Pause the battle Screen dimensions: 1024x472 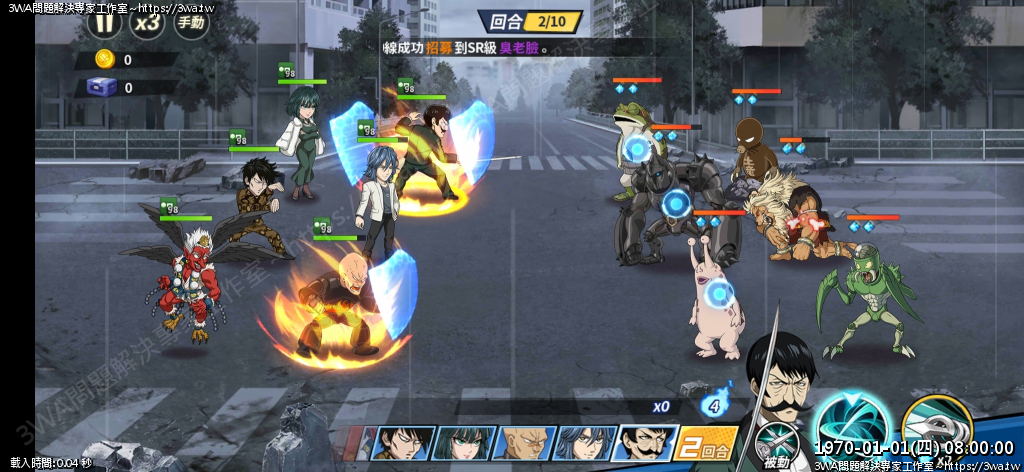click(105, 22)
